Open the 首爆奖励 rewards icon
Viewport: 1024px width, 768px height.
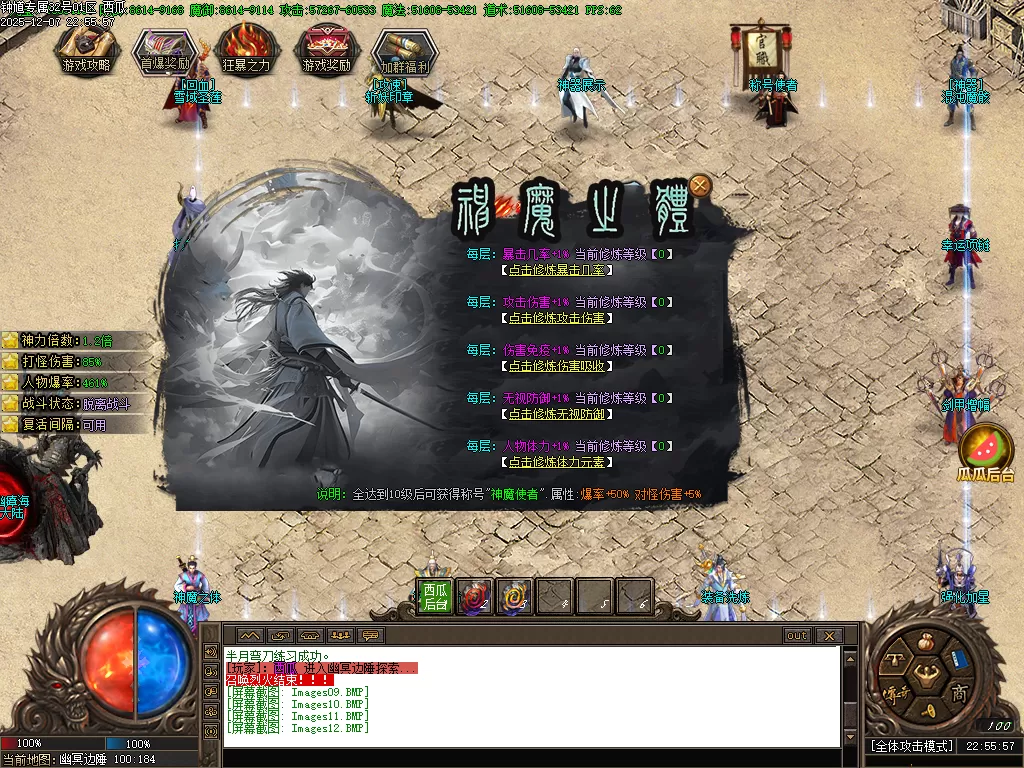[166, 51]
